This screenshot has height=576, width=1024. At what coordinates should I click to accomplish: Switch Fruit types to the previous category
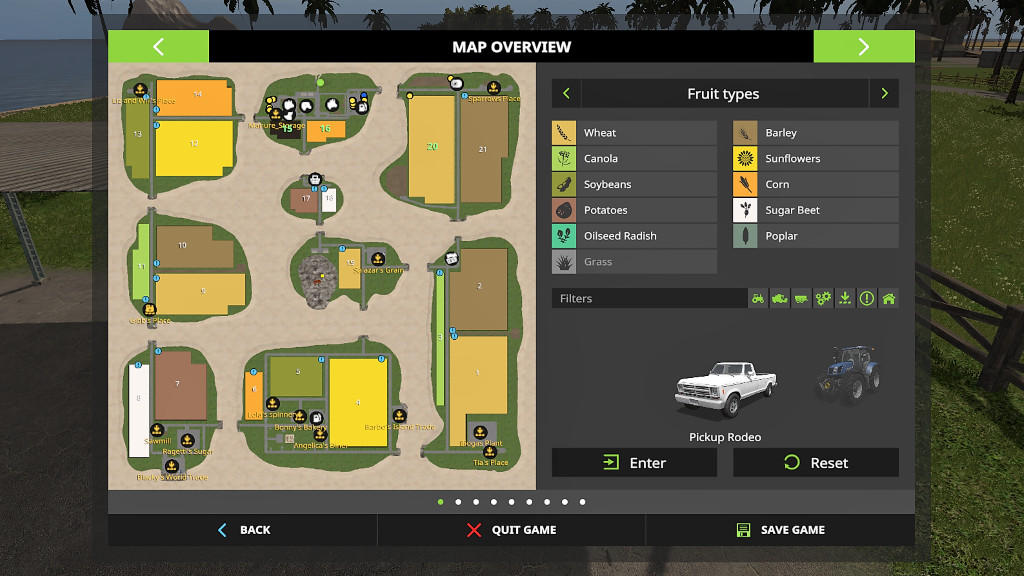566,94
